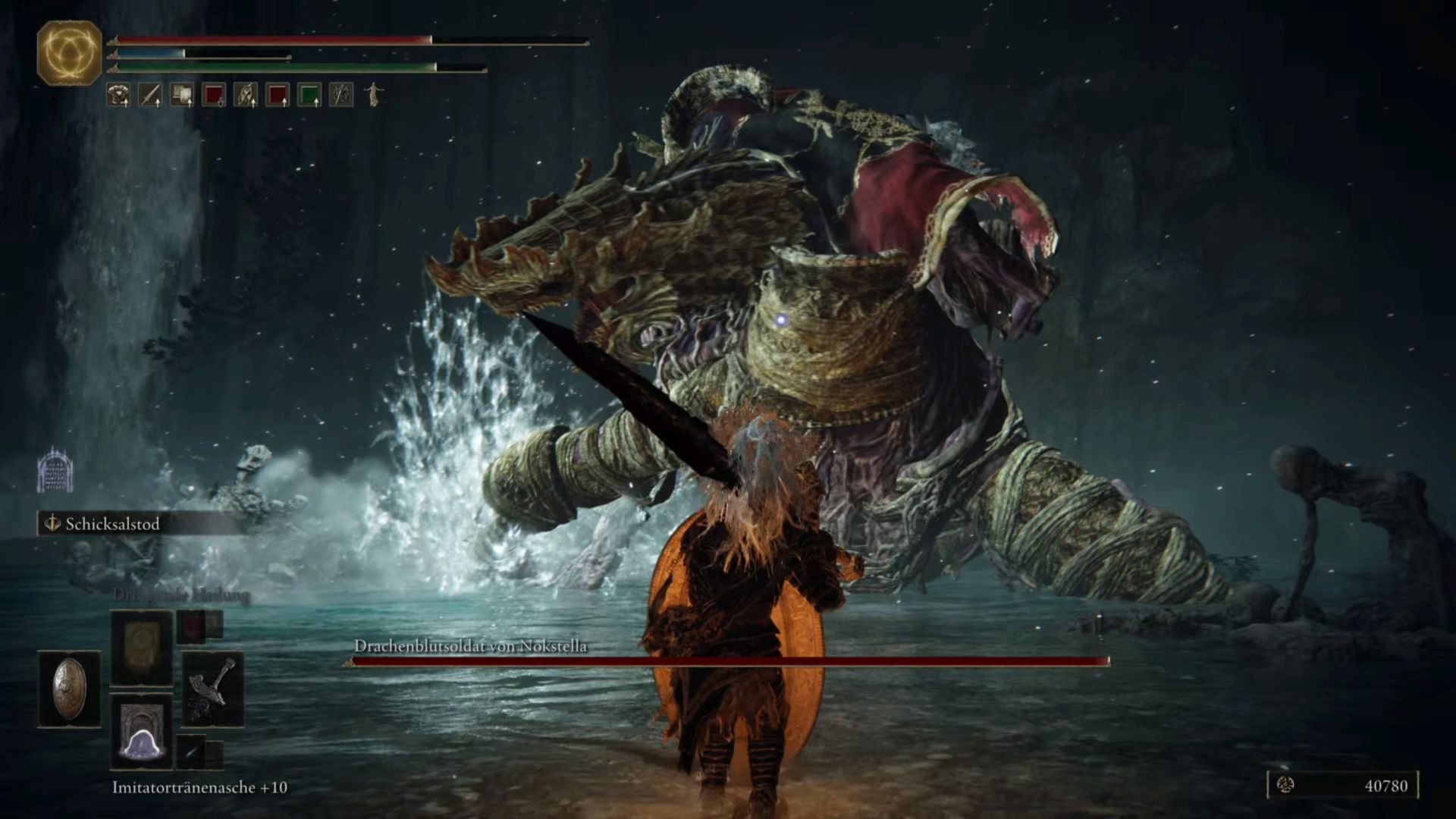
Task: Click the glowing golden great rune emblem
Action: tap(69, 52)
